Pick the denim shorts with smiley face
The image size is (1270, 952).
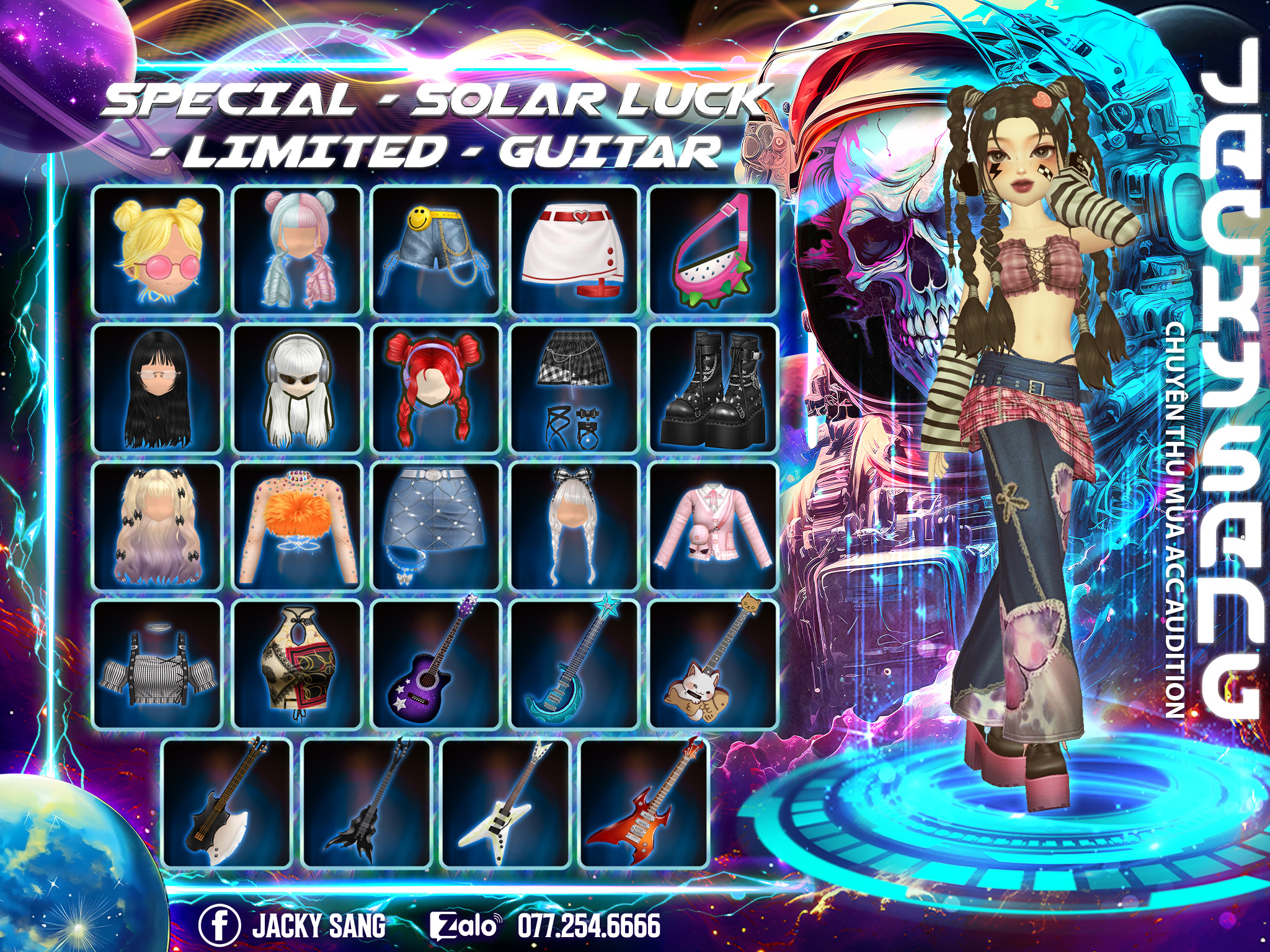click(x=436, y=250)
